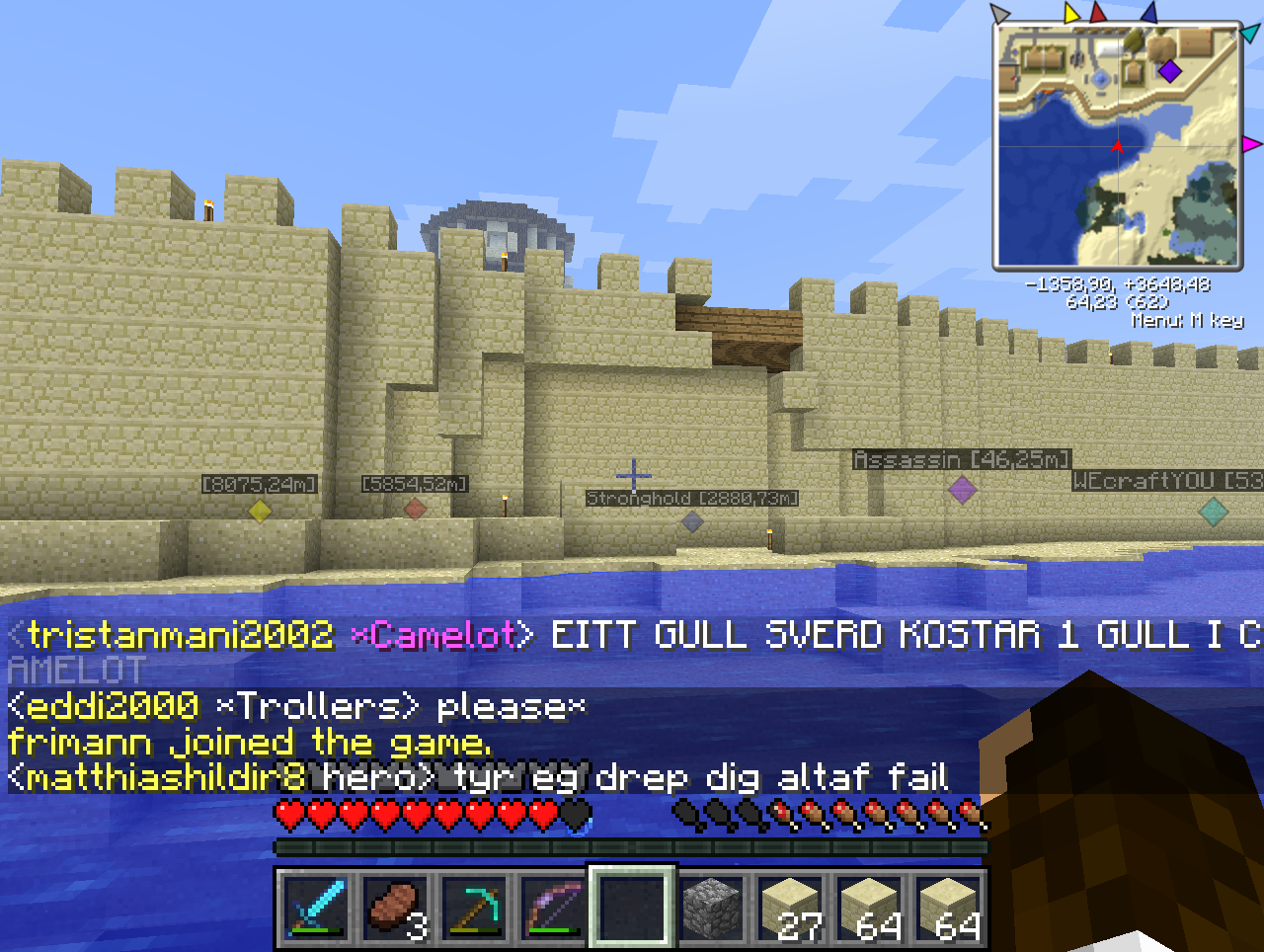Select the sandstone stack of 27
This screenshot has width=1264, height=952.
pyautogui.click(x=790, y=907)
